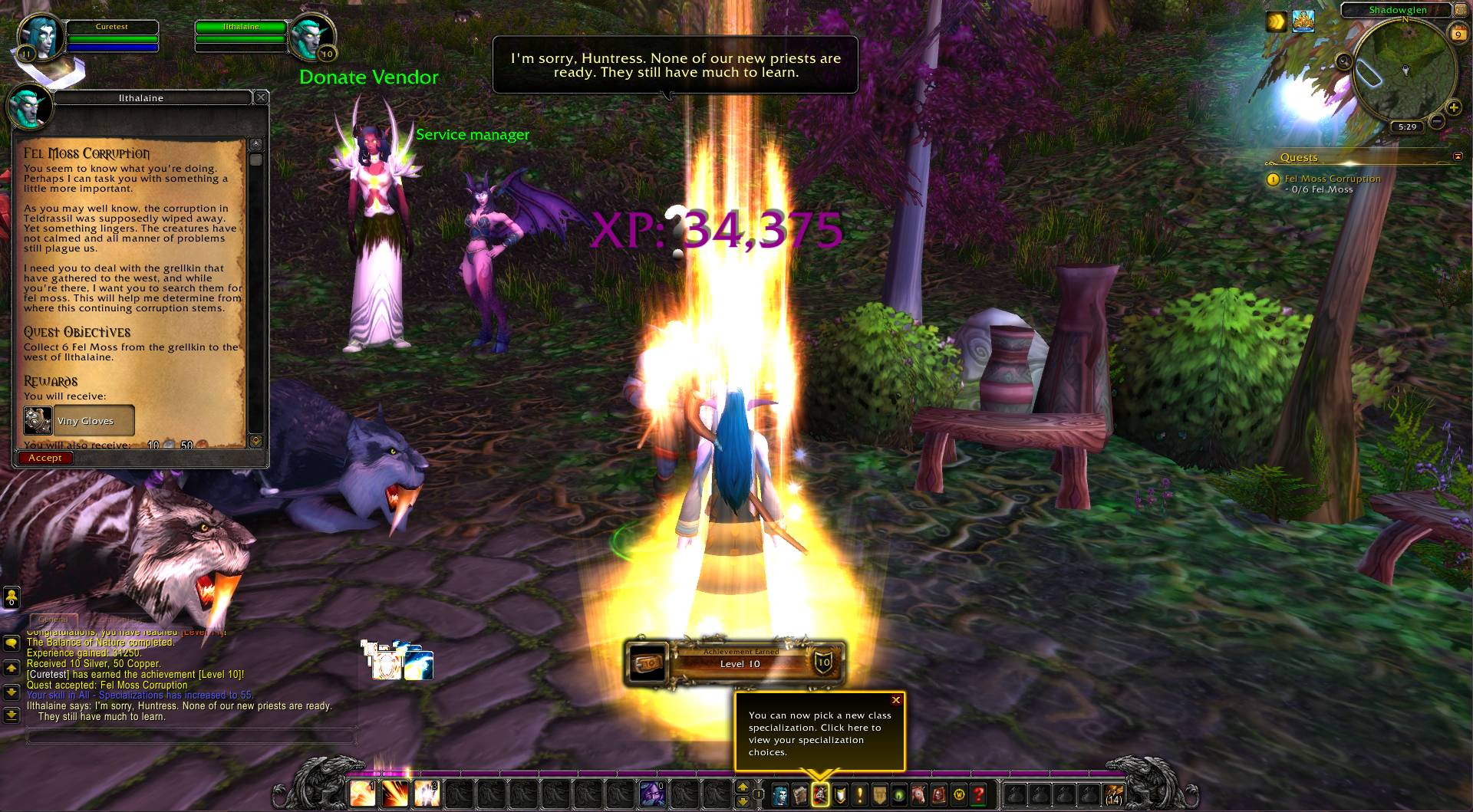This screenshot has width=1473, height=812.
Task: Open the character info micro button
Action: click(780, 795)
